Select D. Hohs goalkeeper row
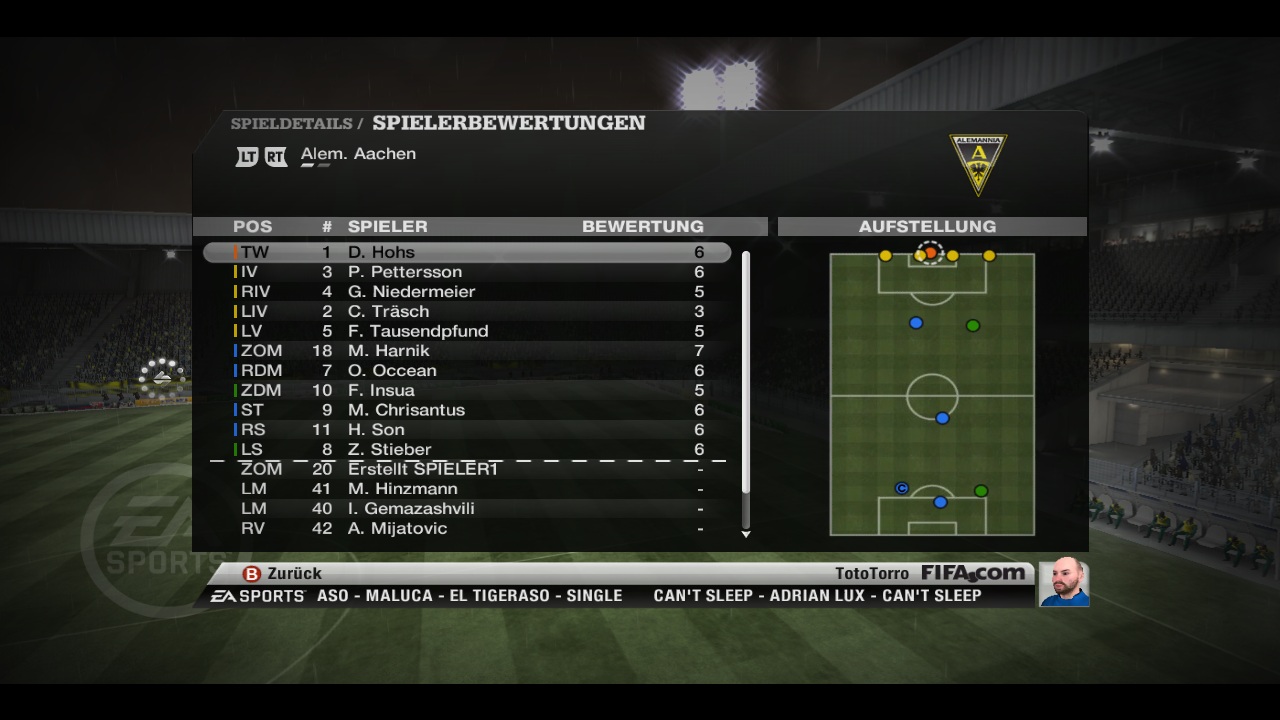Screen dimensions: 1280x720 467,252
